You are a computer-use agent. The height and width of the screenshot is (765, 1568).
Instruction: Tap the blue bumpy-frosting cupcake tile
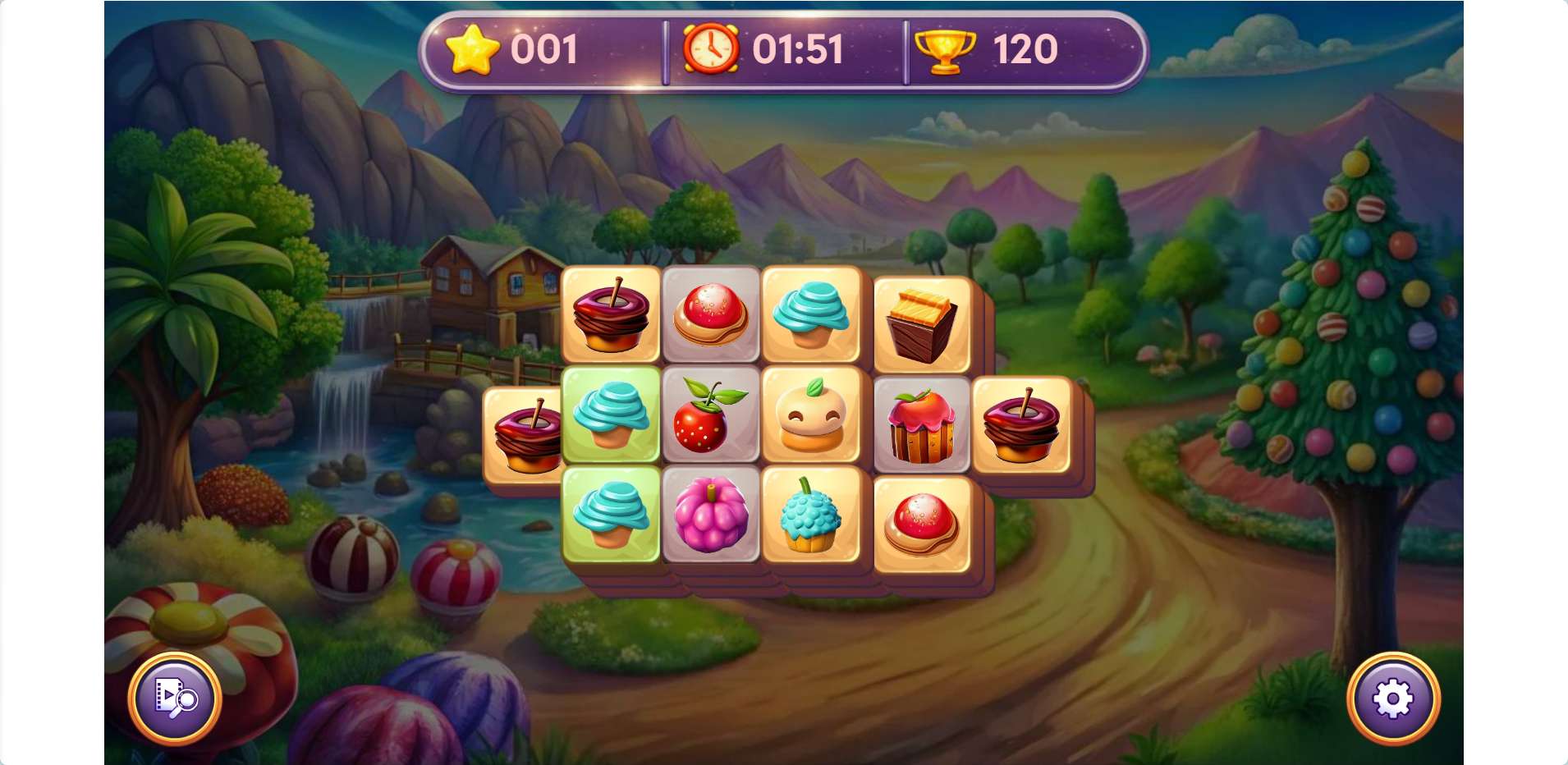811,515
